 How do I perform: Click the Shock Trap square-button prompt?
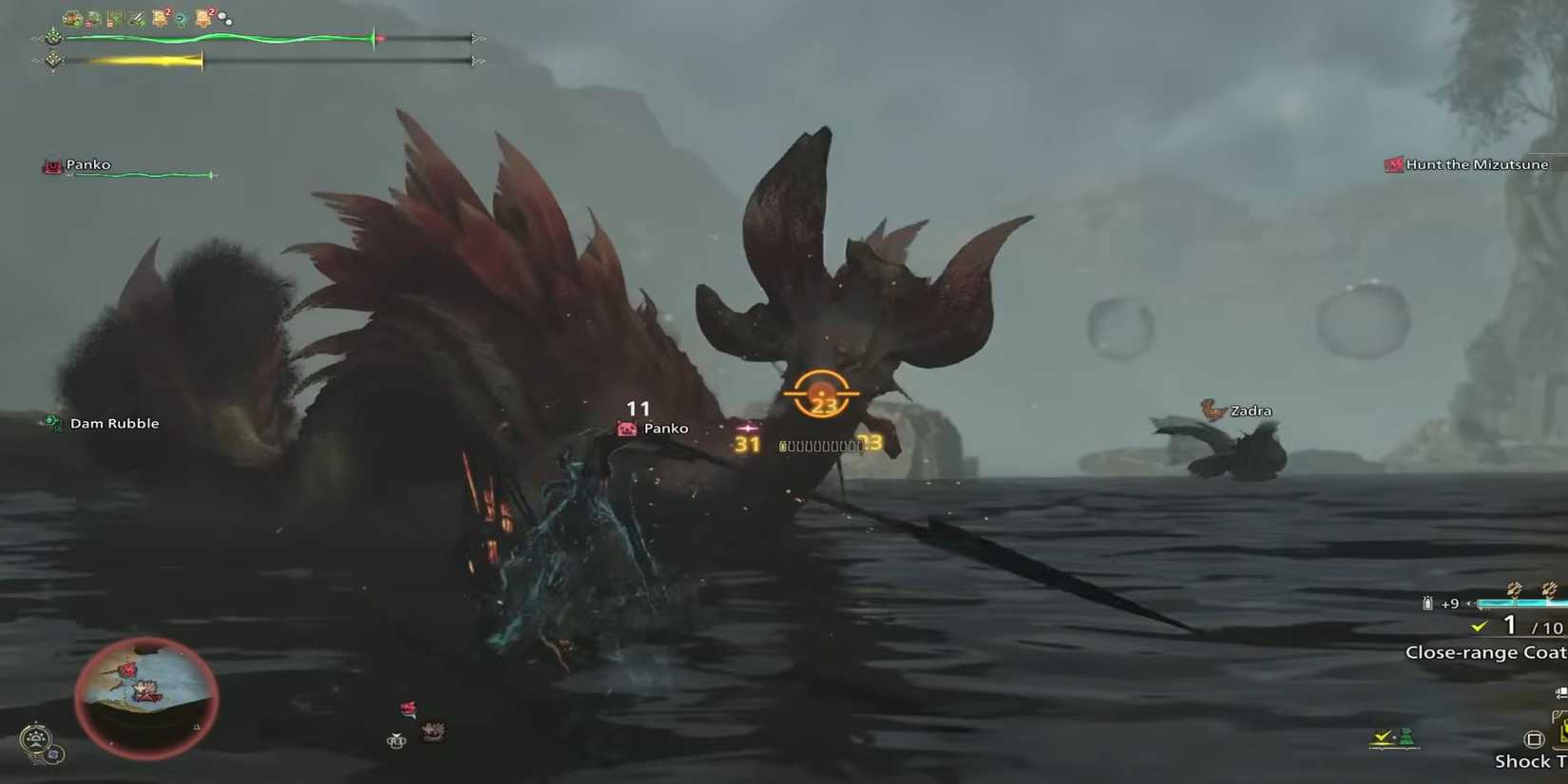point(1534,738)
